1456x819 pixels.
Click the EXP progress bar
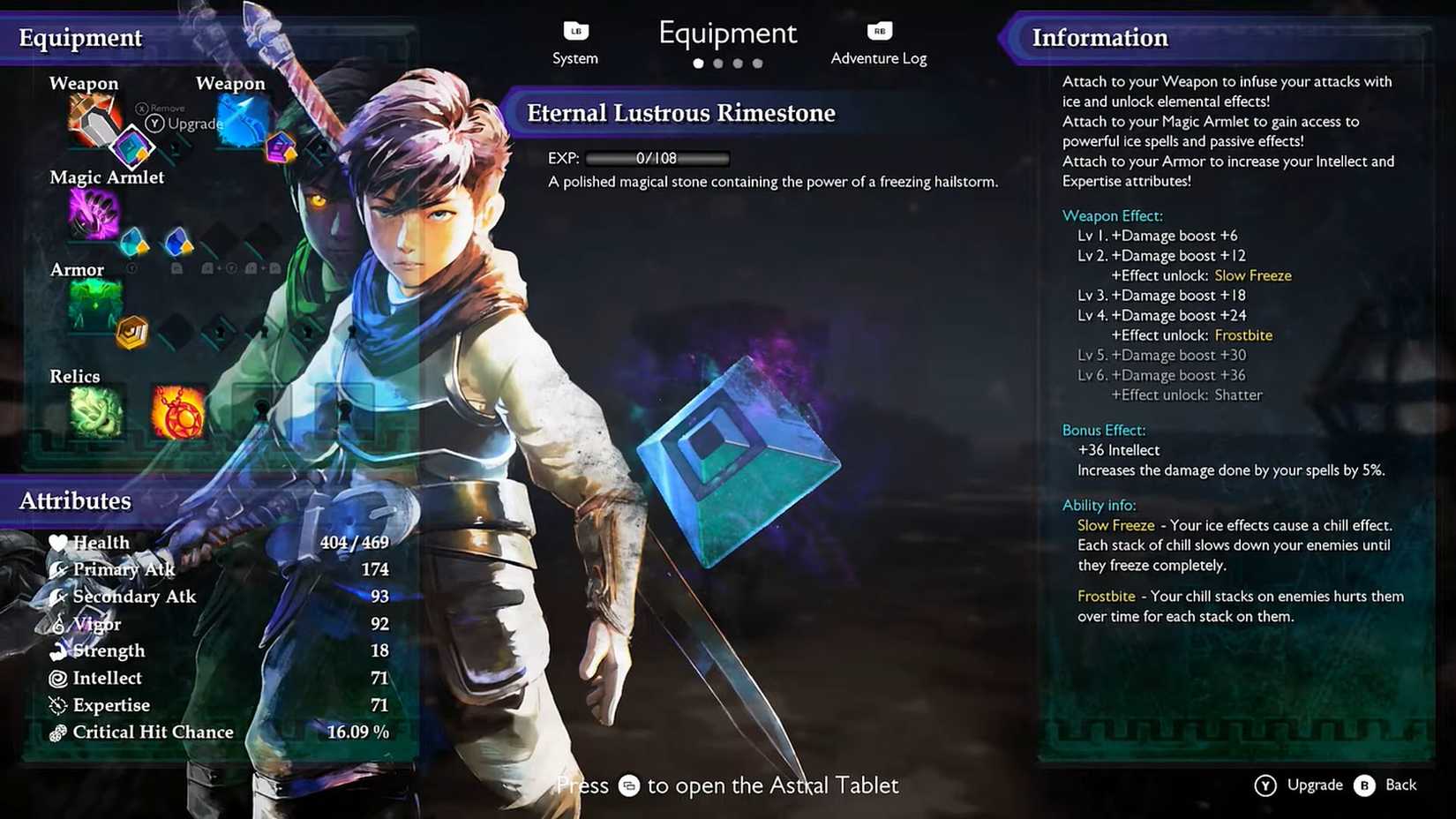[x=657, y=159]
